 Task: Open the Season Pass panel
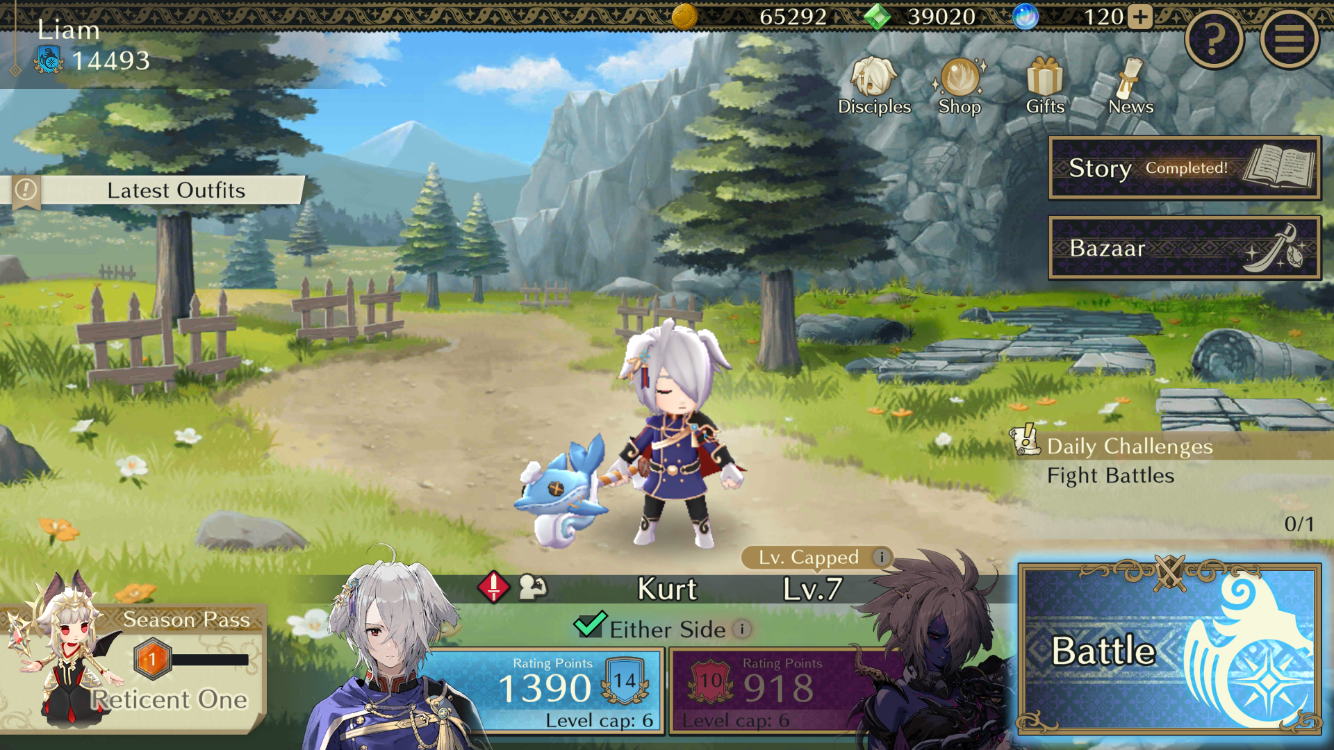click(x=135, y=658)
